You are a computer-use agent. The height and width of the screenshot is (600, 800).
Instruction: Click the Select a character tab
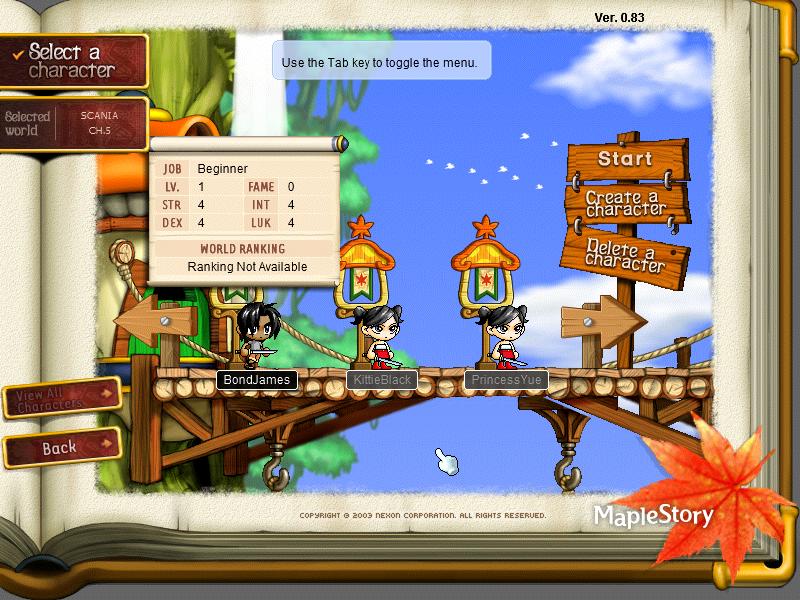[x=73, y=60]
